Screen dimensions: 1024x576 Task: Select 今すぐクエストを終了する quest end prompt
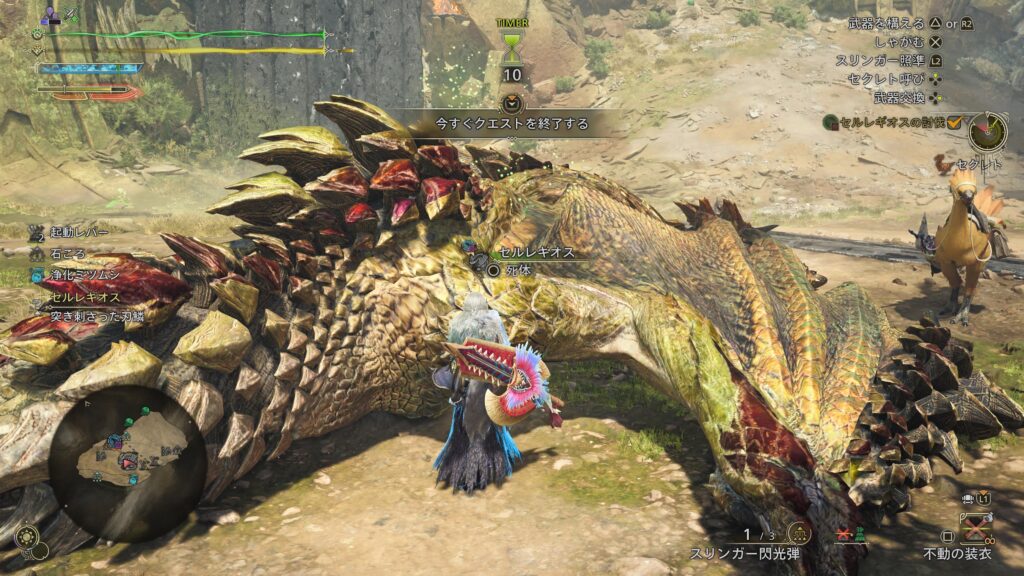(x=511, y=124)
